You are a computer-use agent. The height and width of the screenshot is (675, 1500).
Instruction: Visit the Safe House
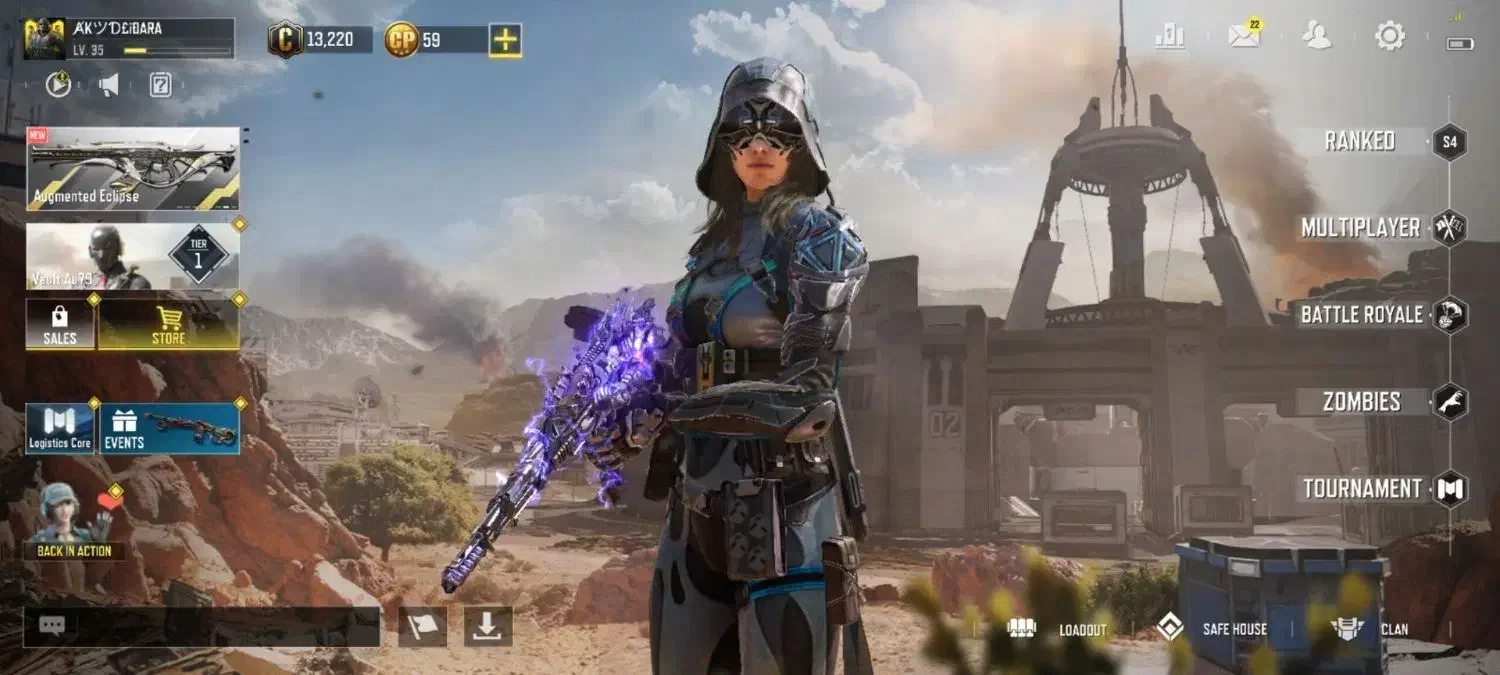[x=1212, y=629]
